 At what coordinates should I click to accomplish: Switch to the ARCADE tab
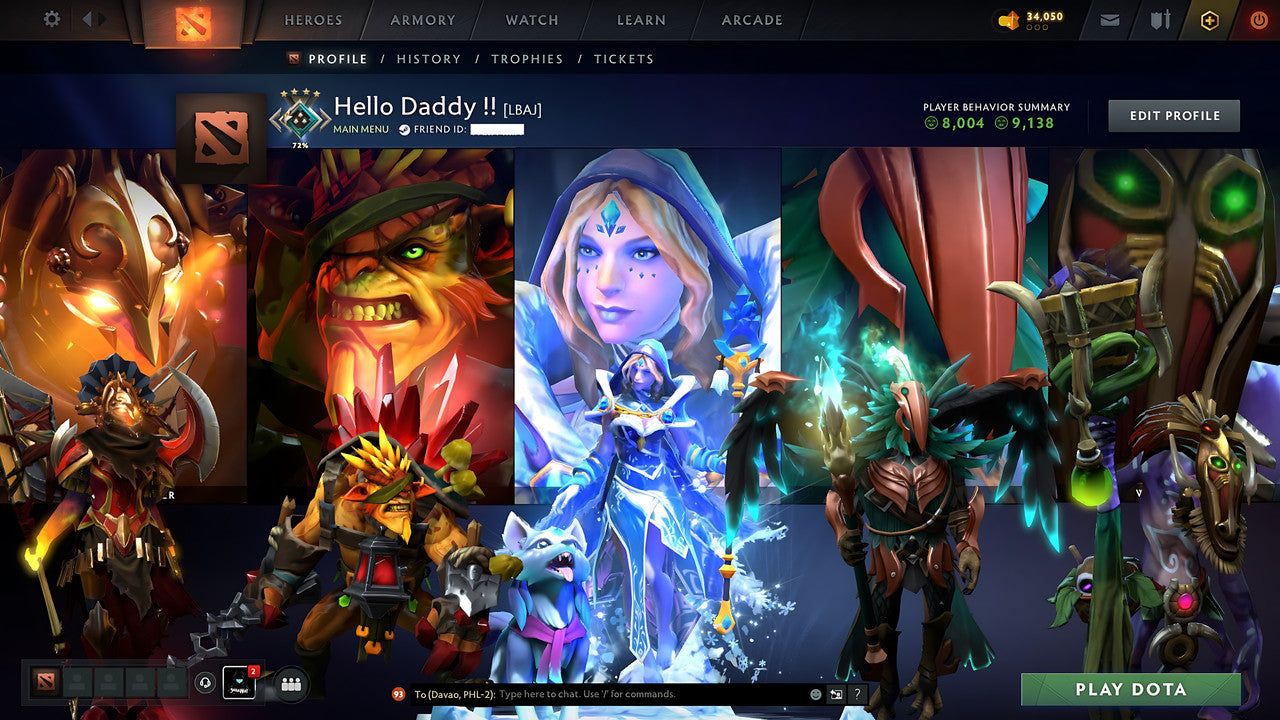click(750, 20)
